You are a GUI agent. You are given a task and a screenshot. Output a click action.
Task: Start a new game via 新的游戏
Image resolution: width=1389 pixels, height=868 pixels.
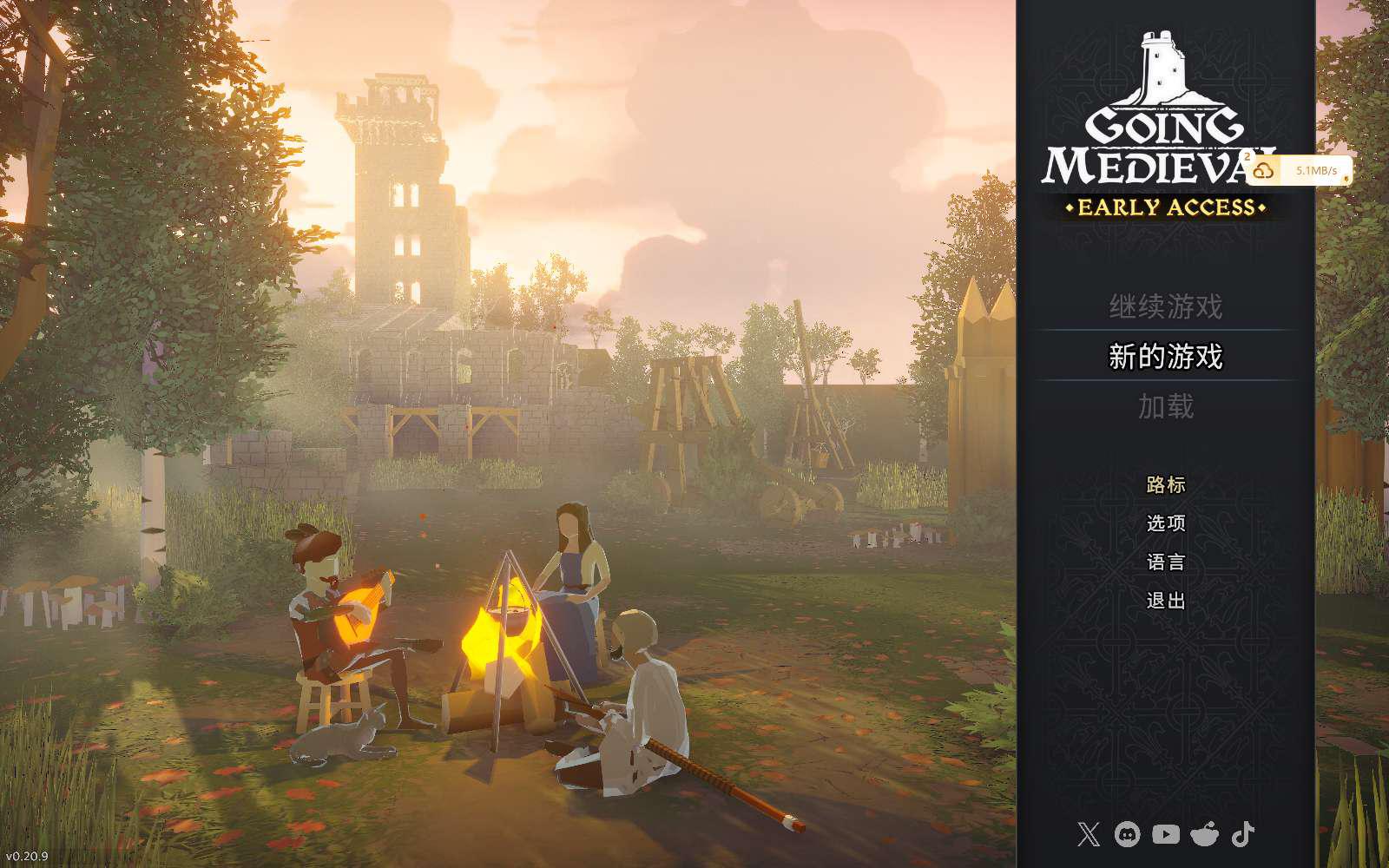[x=1165, y=357]
